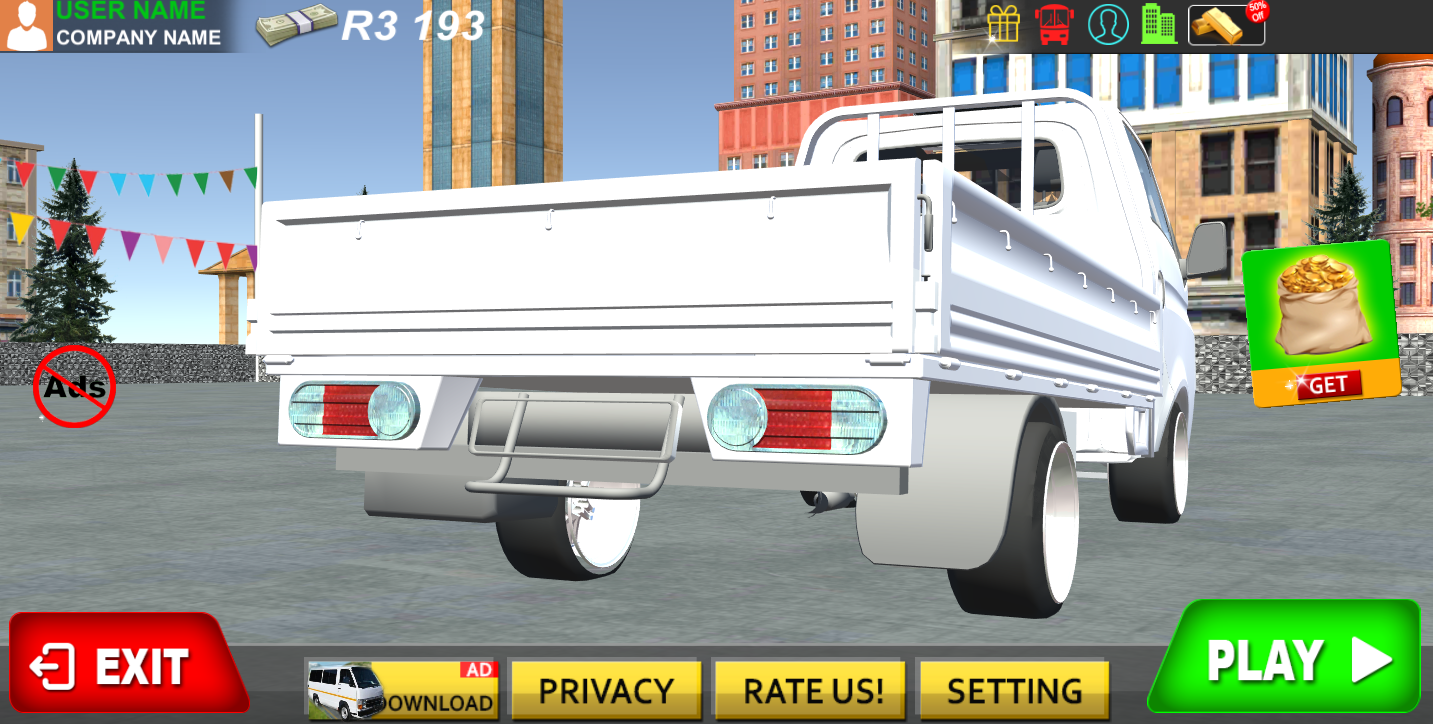
Task: Claim the GET reward button
Action: coord(1330,382)
